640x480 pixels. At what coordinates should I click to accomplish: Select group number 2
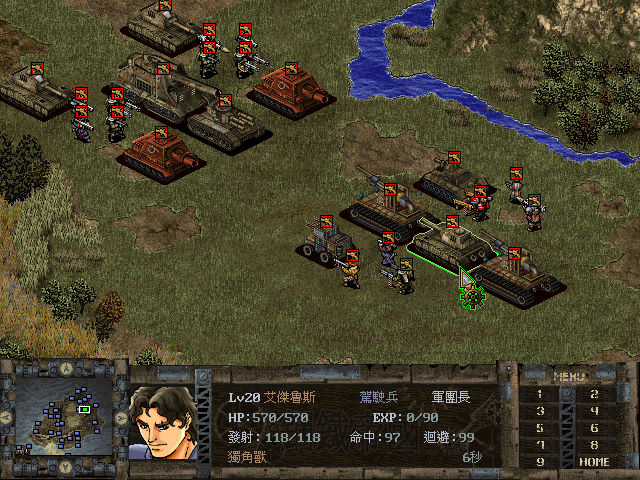595,395
